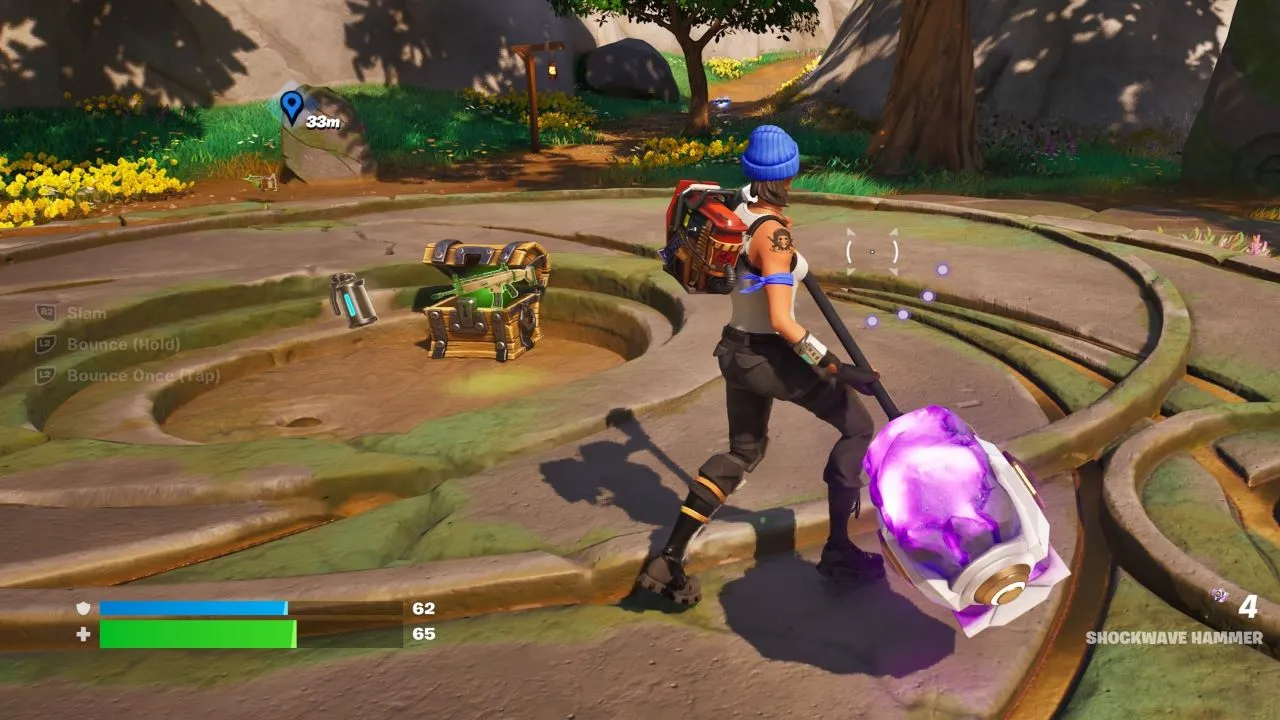Click the Bounce Once (Tap) action text label
1280x720 pixels.
pos(144,375)
